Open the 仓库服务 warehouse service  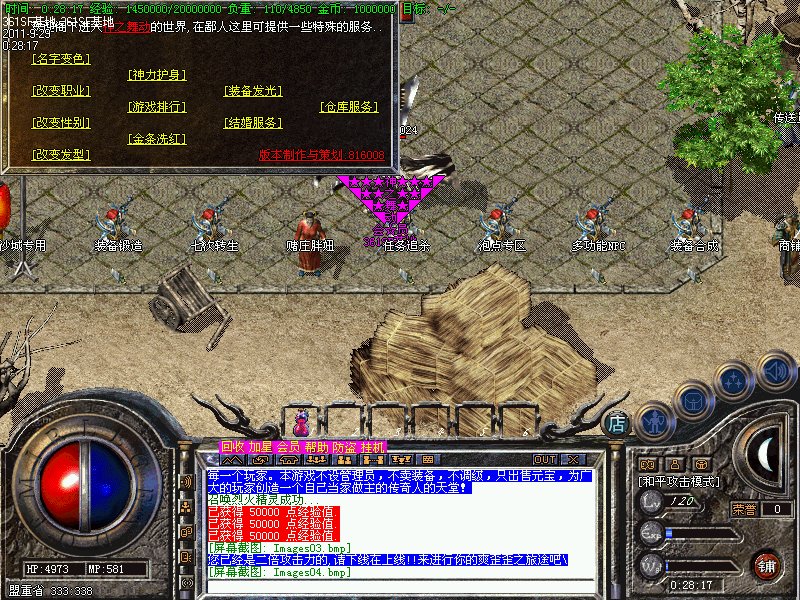click(x=349, y=107)
